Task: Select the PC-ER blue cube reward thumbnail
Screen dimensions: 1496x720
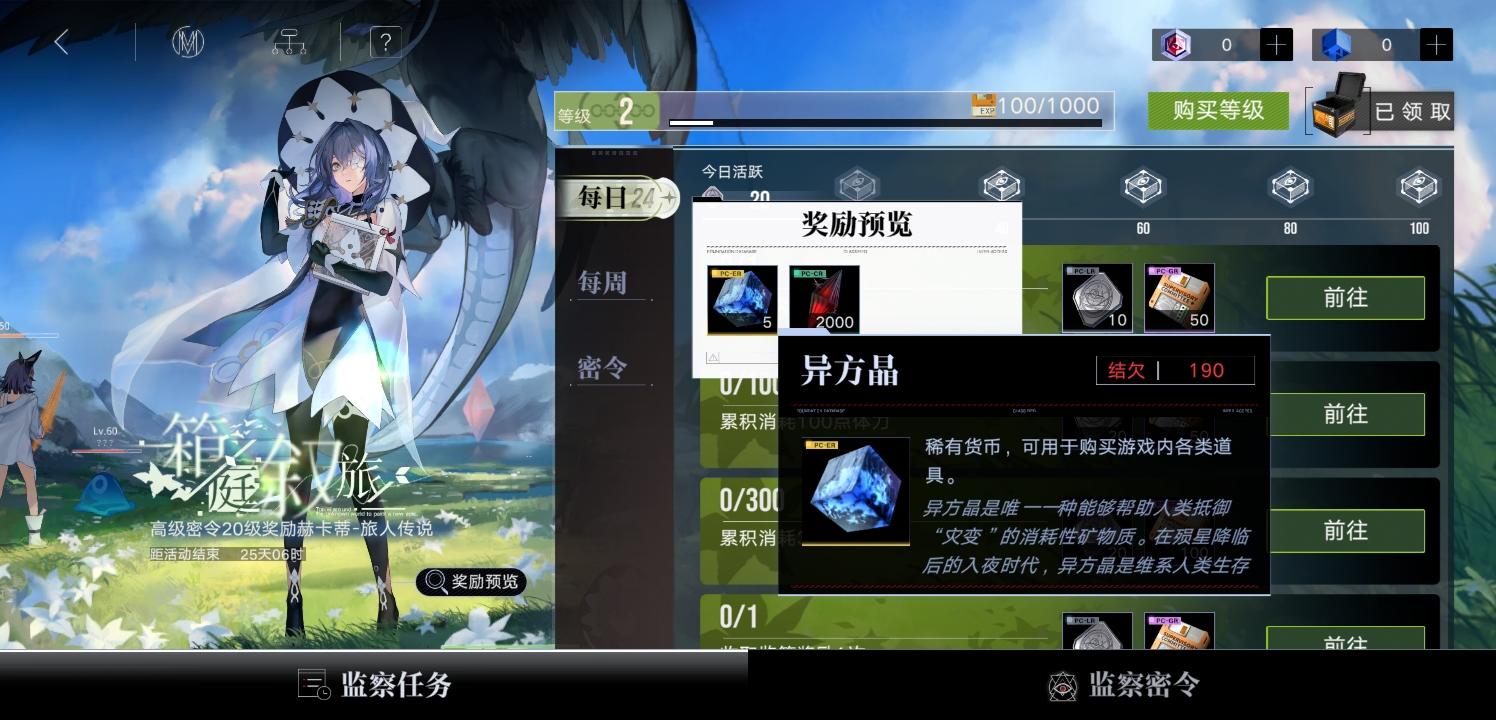Action: (x=740, y=298)
